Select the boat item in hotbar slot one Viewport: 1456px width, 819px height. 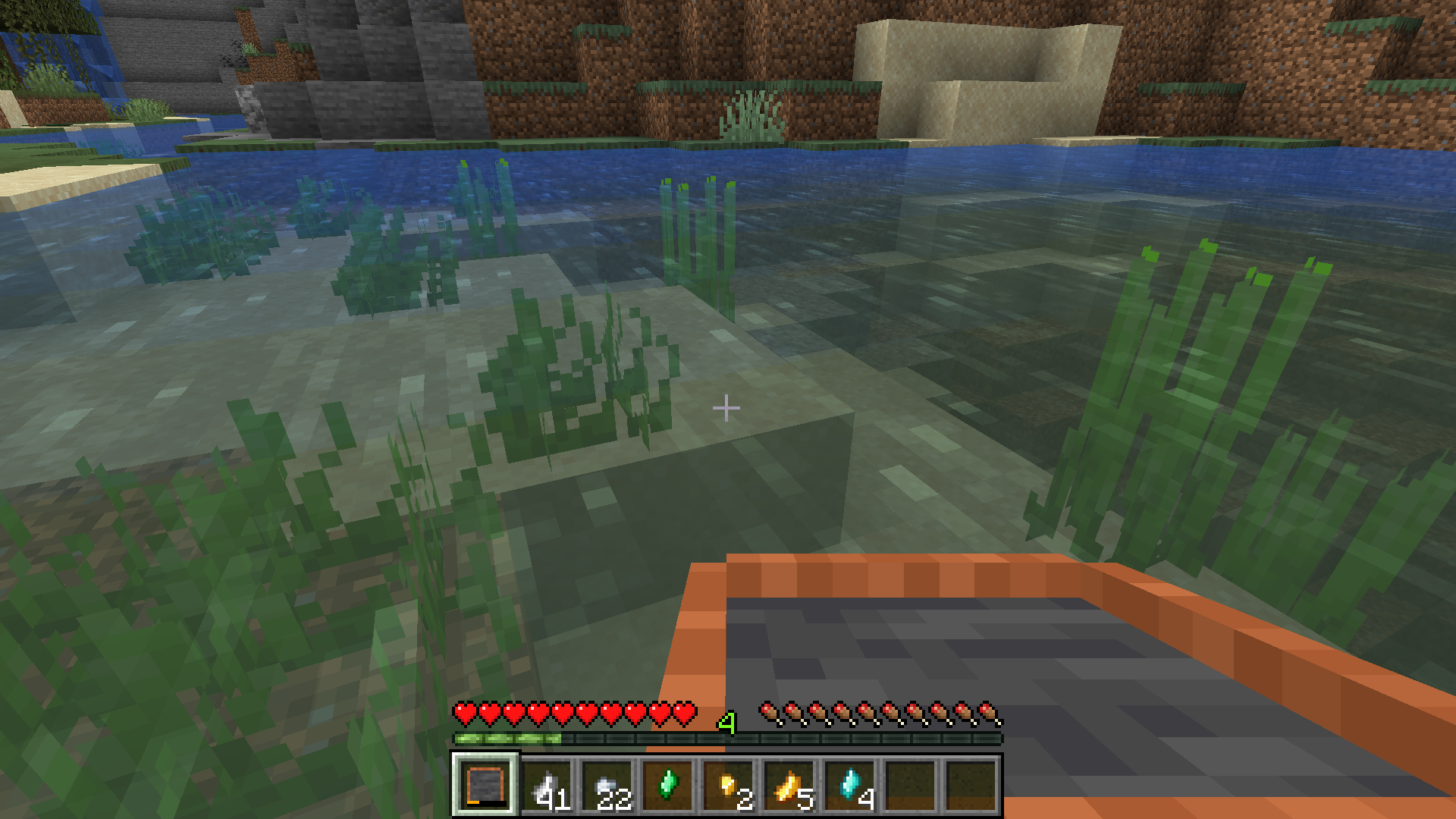pyautogui.click(x=488, y=789)
